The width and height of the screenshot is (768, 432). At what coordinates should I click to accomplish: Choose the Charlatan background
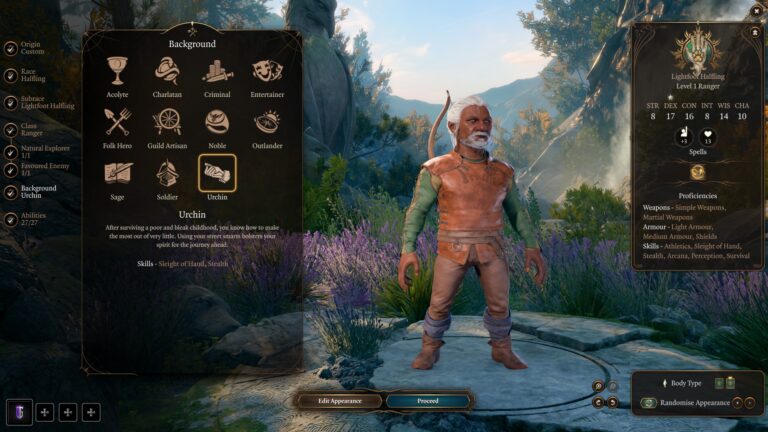point(167,71)
